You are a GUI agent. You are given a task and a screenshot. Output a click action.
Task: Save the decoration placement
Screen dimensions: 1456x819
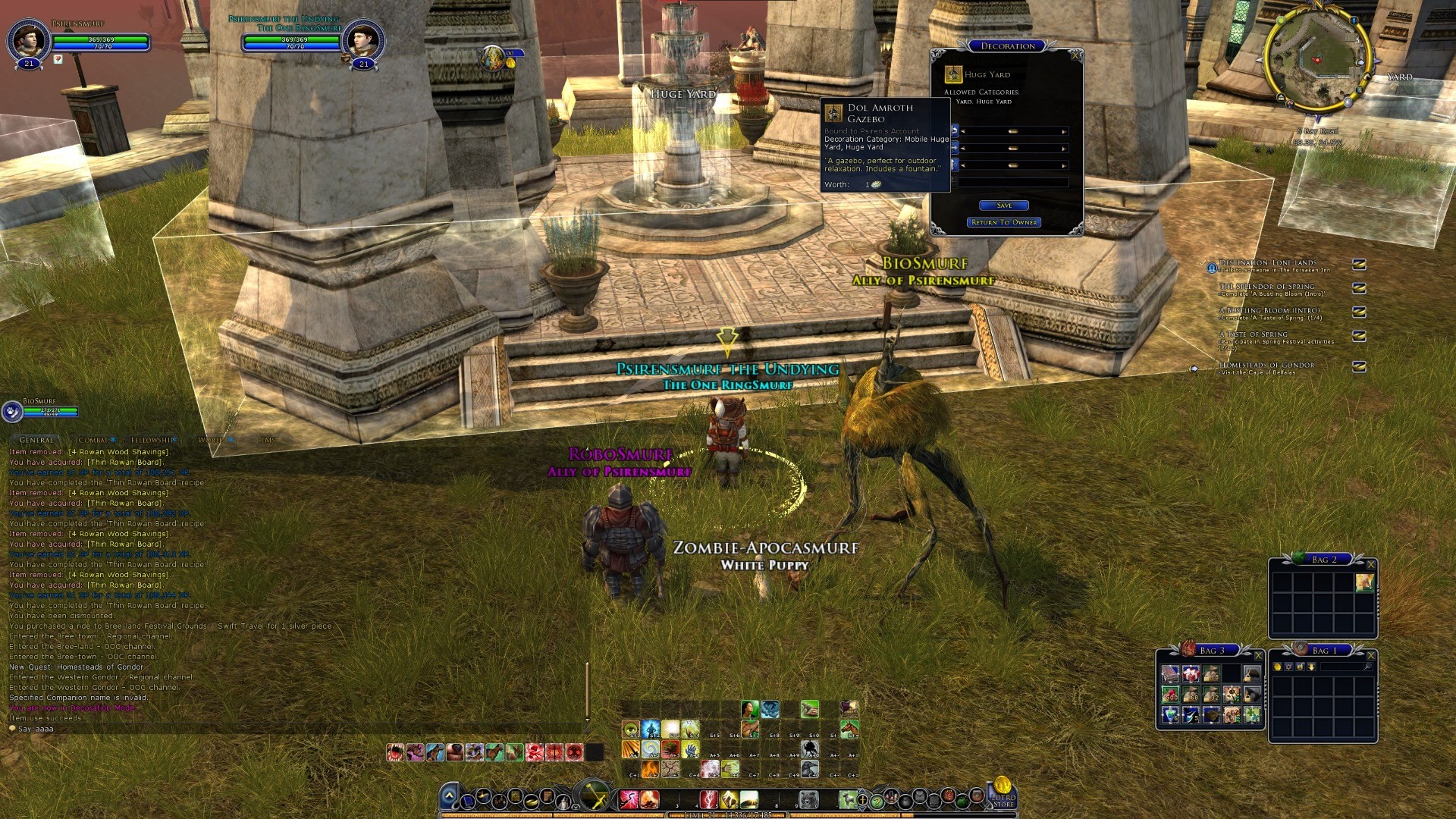[x=1003, y=206]
